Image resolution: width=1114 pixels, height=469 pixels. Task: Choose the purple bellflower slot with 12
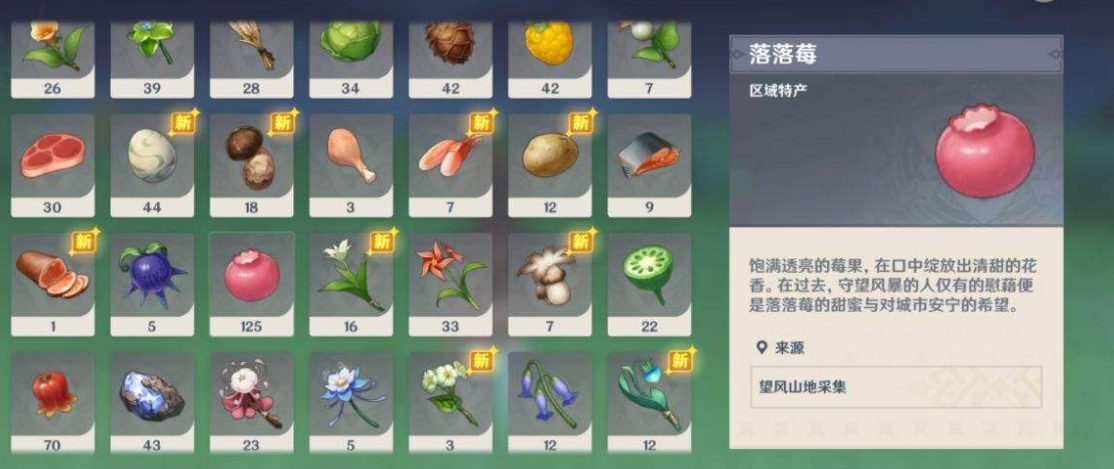550,394
